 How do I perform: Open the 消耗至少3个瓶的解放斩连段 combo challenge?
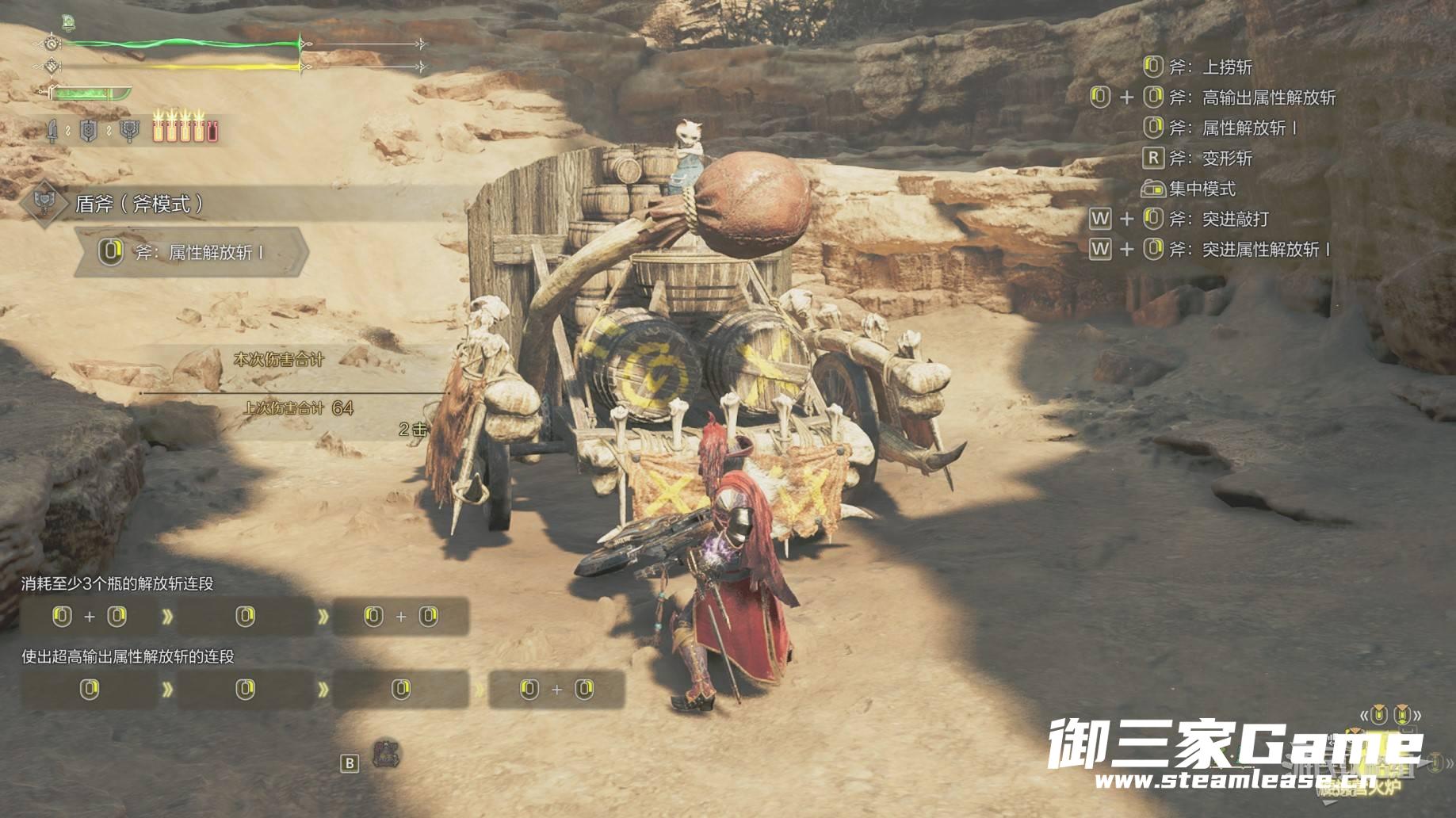click(117, 584)
